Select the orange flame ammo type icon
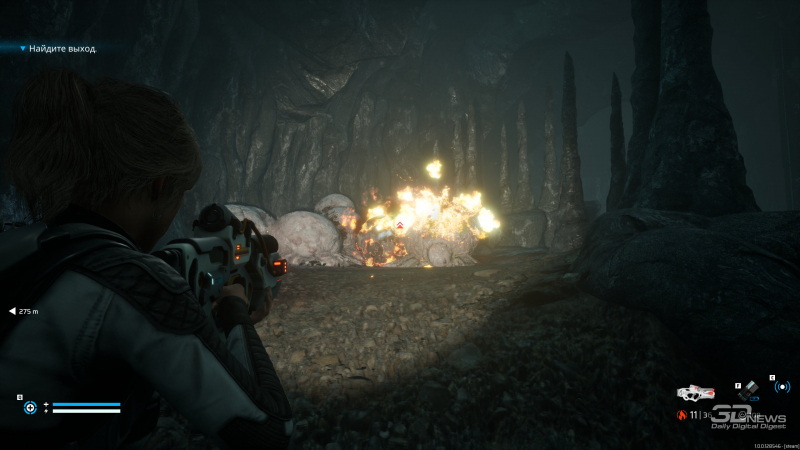Image resolution: width=800 pixels, height=450 pixels. pos(683,414)
